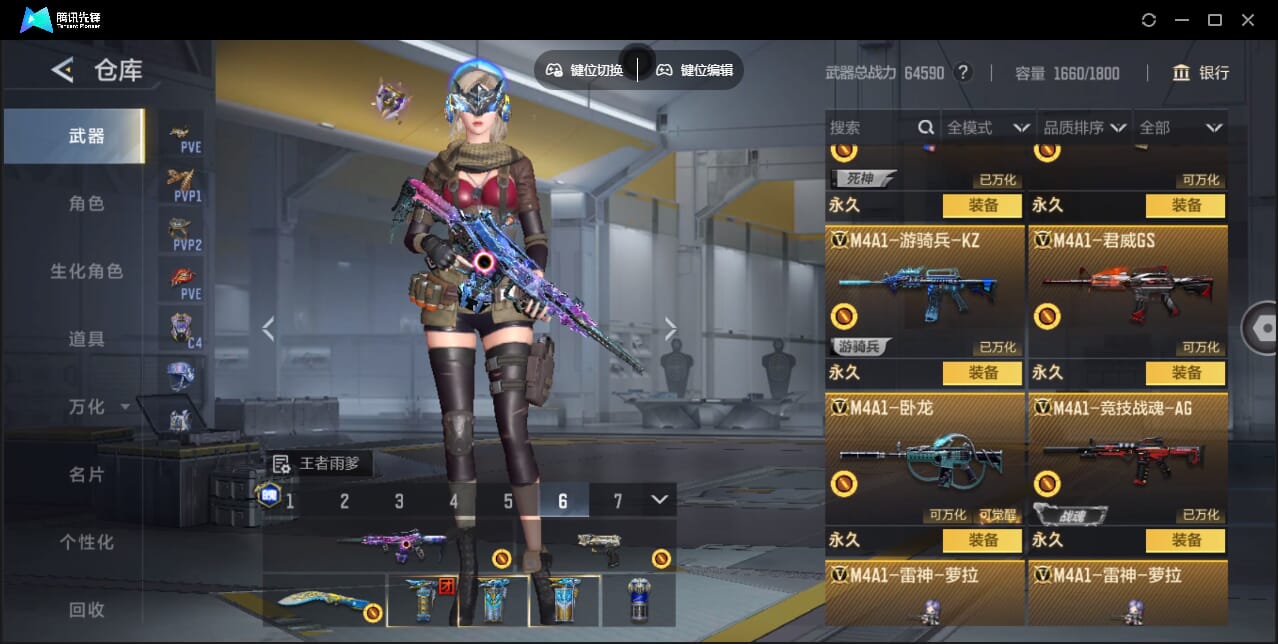Choose the M4A1-竞技战魂-AG weapon card
This screenshot has width=1278, height=644.
pyautogui.click(x=1128, y=455)
